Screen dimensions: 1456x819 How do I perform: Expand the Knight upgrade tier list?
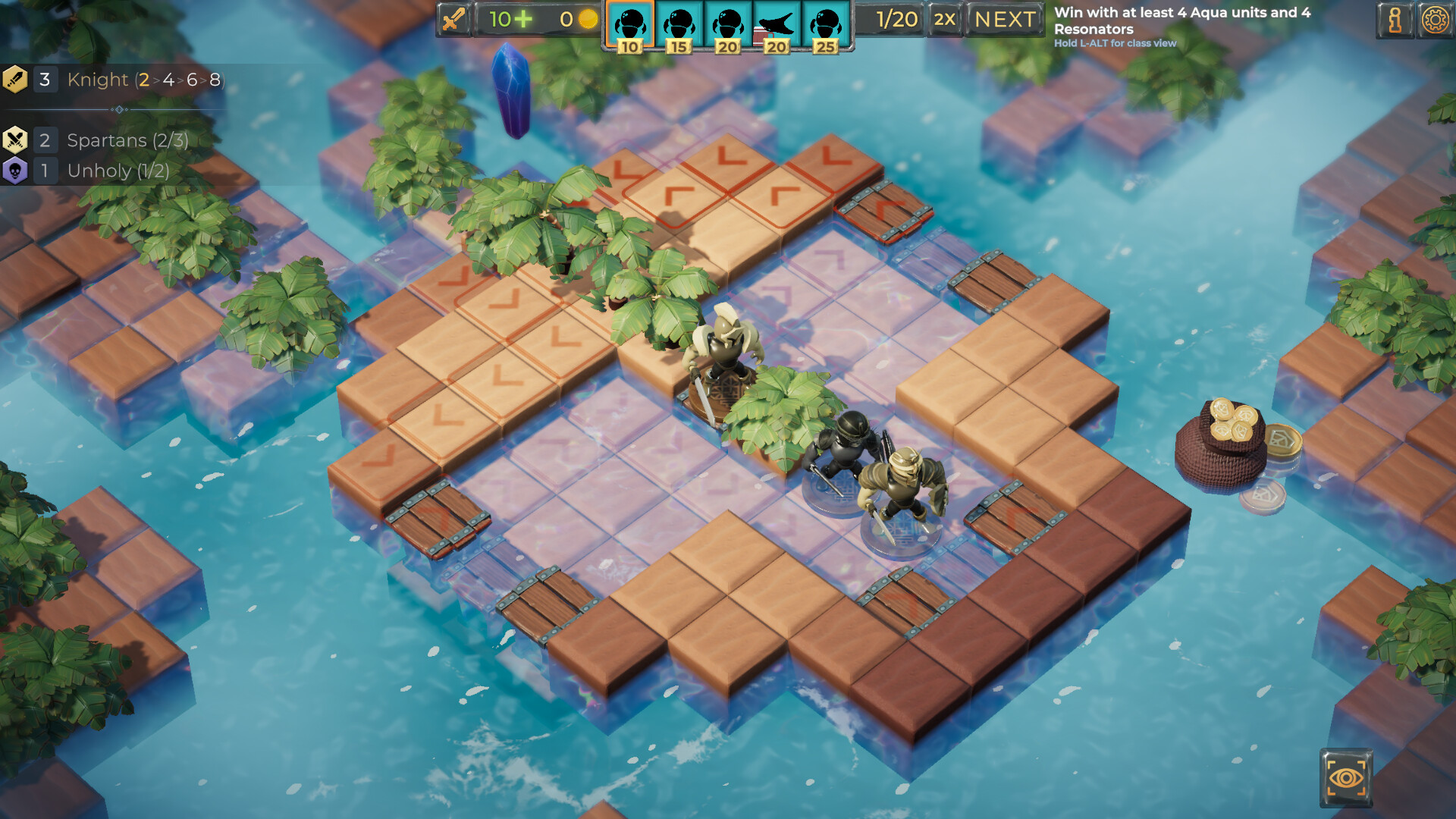coord(178,80)
